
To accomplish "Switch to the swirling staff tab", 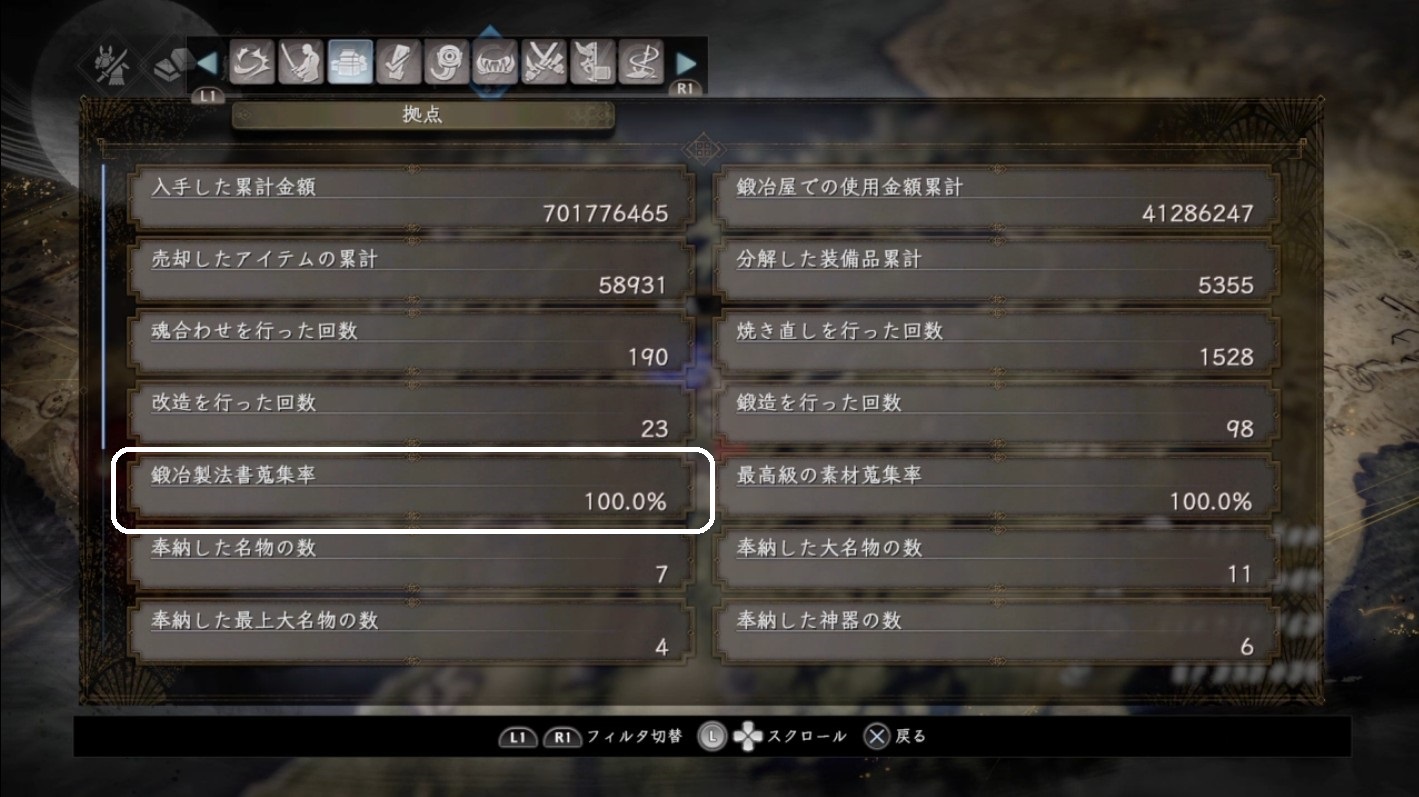I will [x=640, y=63].
